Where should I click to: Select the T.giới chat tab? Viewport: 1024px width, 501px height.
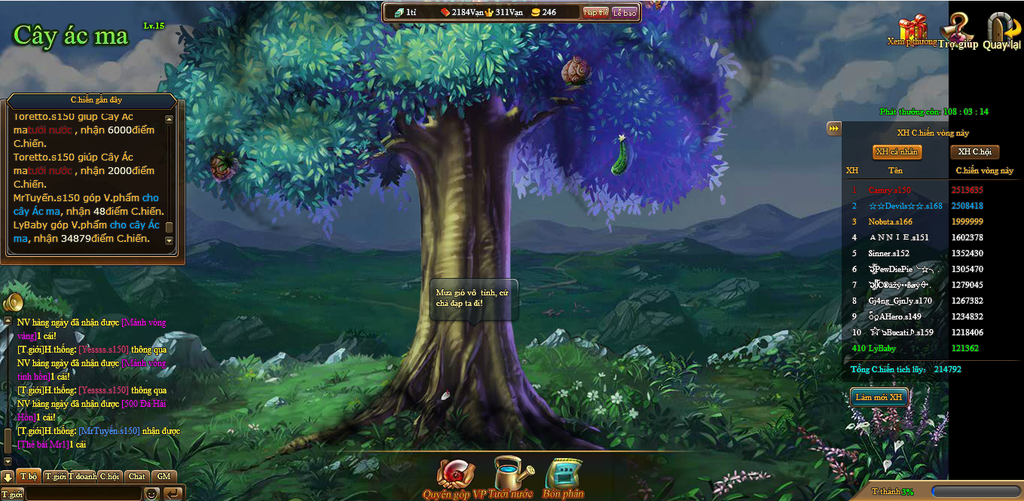[x=55, y=476]
